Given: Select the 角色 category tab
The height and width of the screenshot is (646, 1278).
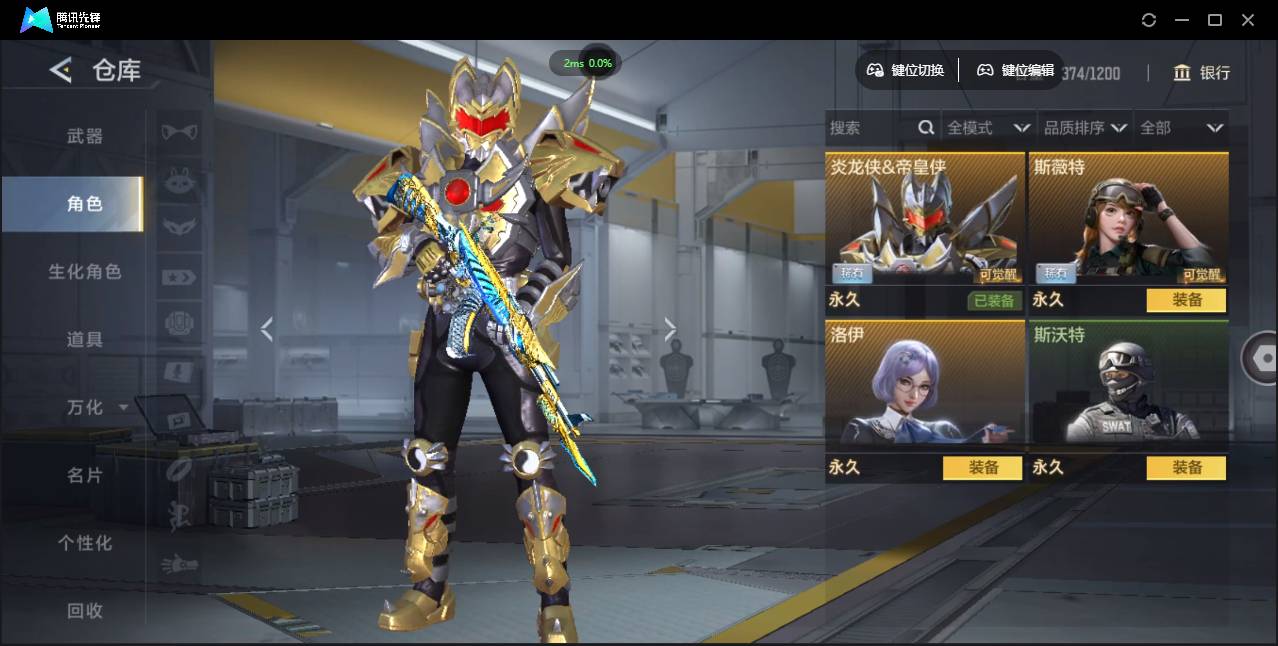Looking at the screenshot, I should pos(85,204).
